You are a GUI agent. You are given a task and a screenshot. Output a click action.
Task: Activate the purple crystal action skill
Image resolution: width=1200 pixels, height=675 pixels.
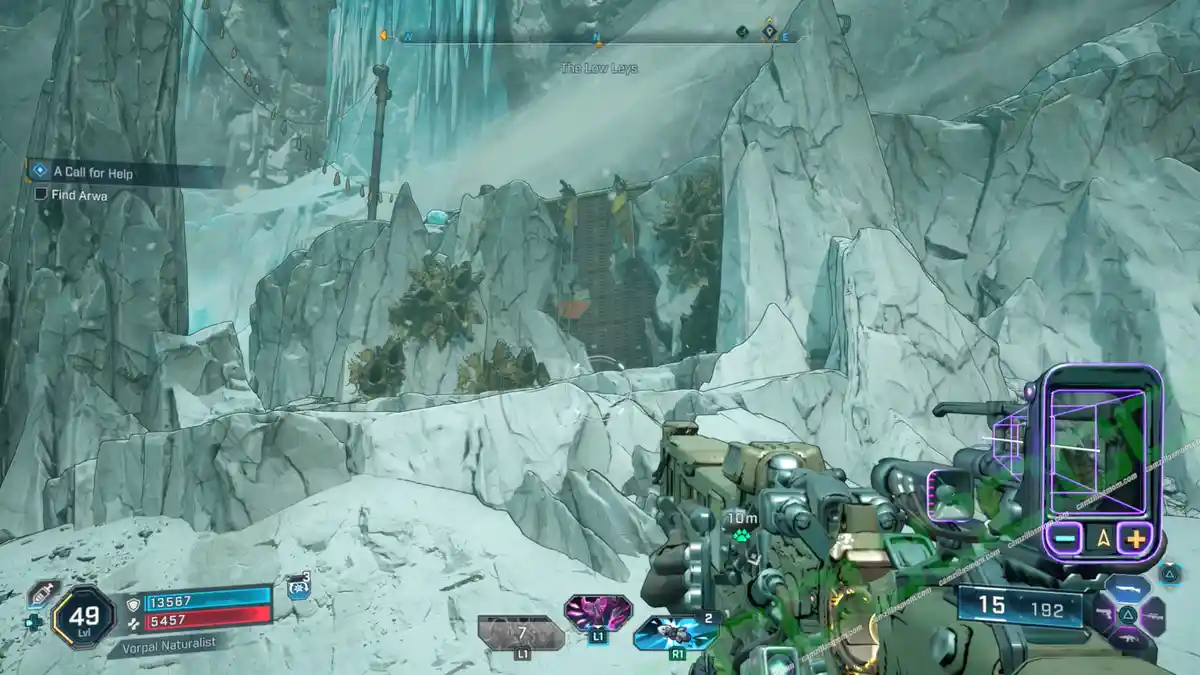[597, 612]
